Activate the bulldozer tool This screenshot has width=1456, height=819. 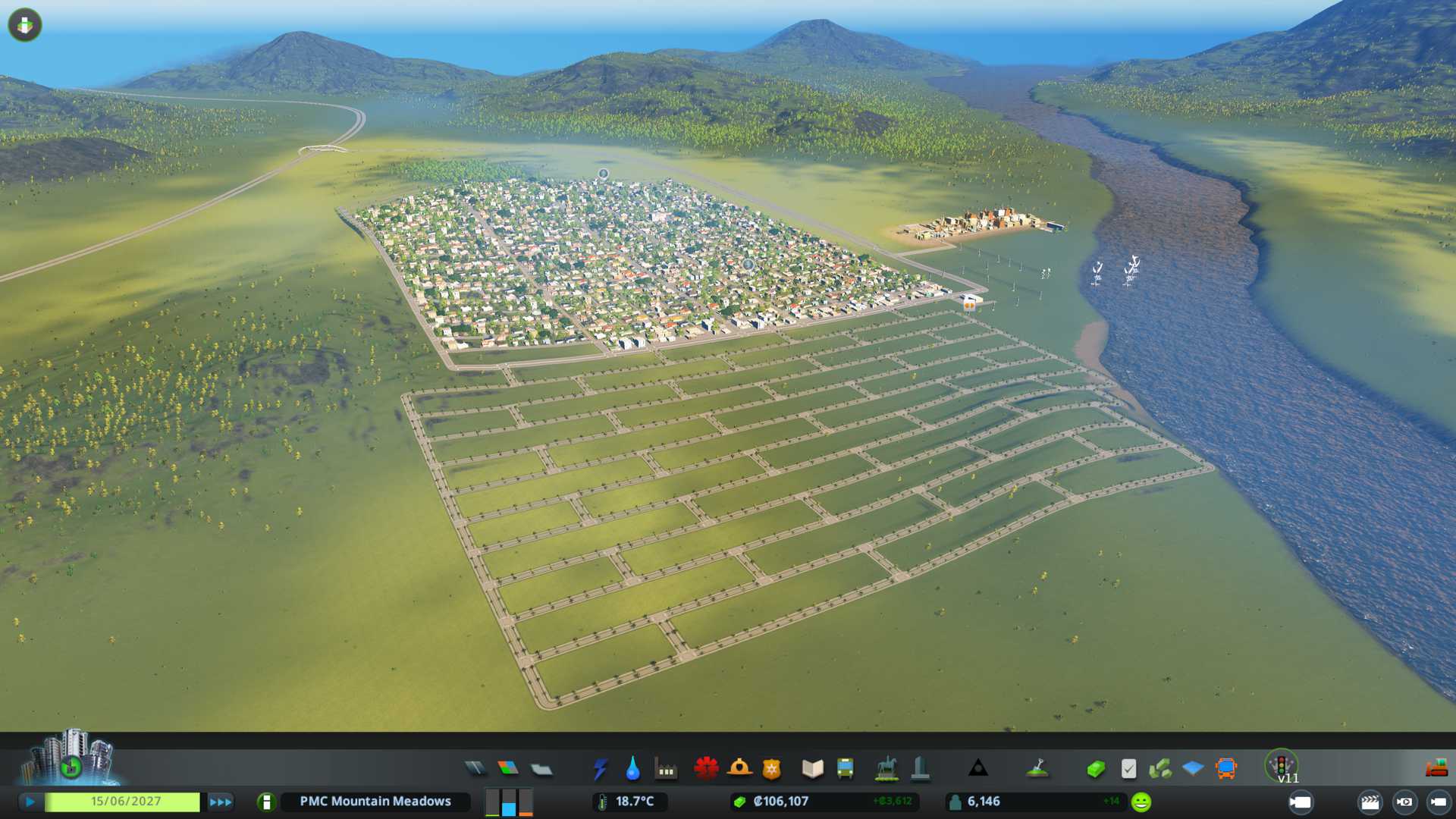pos(1436,769)
